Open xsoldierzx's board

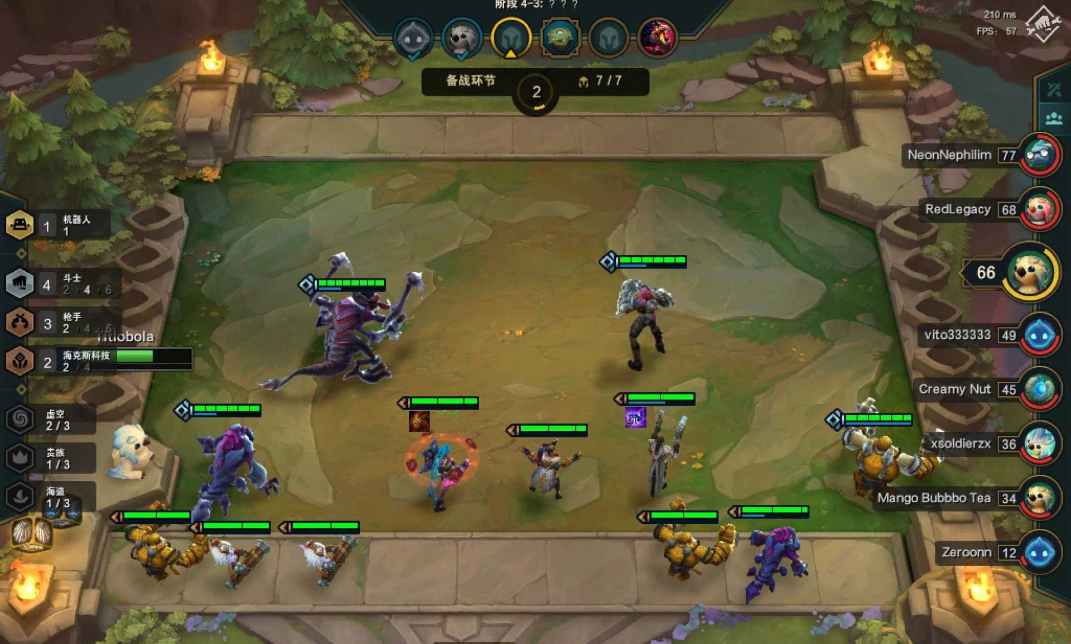[1041, 442]
